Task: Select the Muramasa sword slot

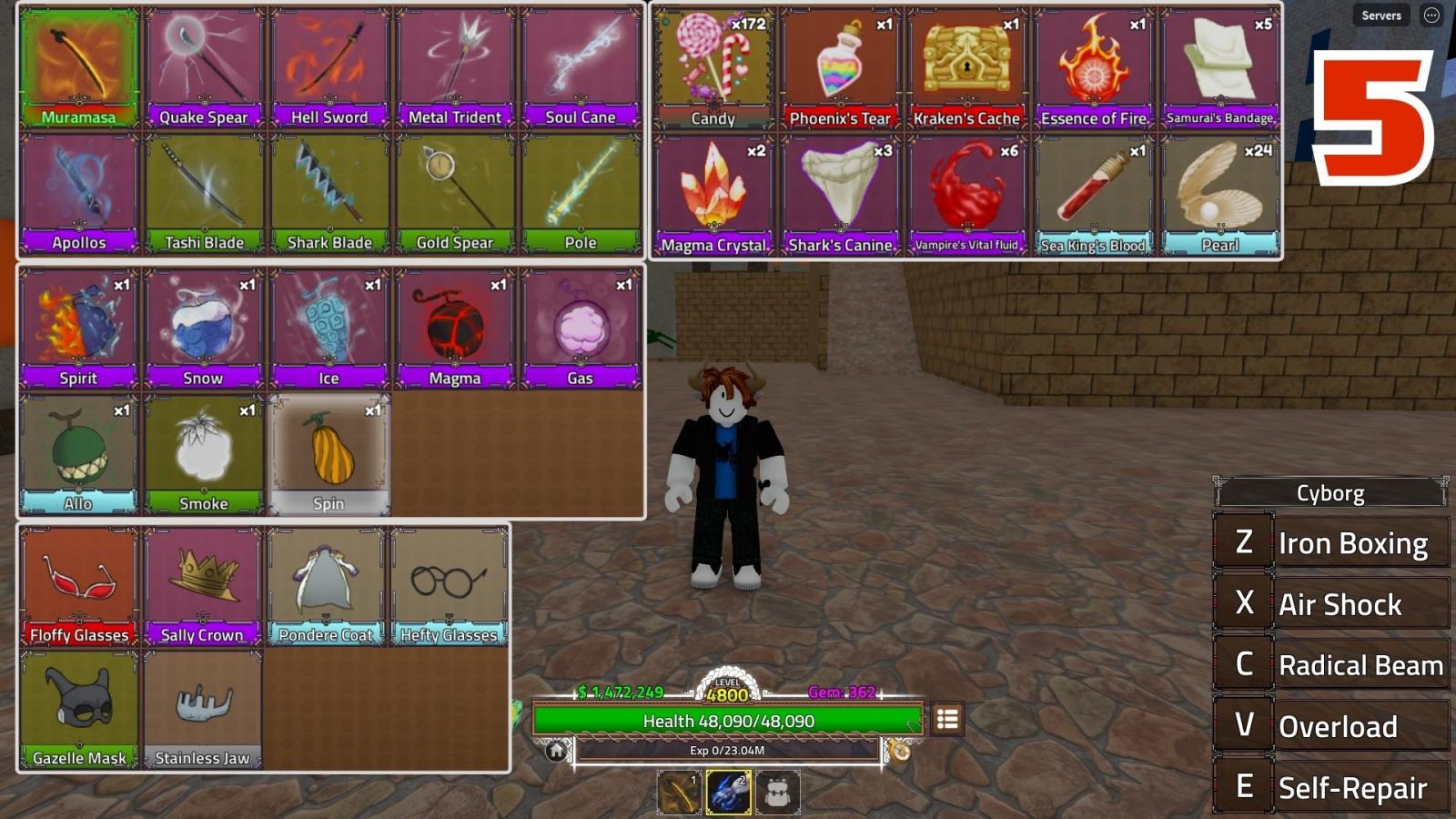Action: (x=79, y=67)
